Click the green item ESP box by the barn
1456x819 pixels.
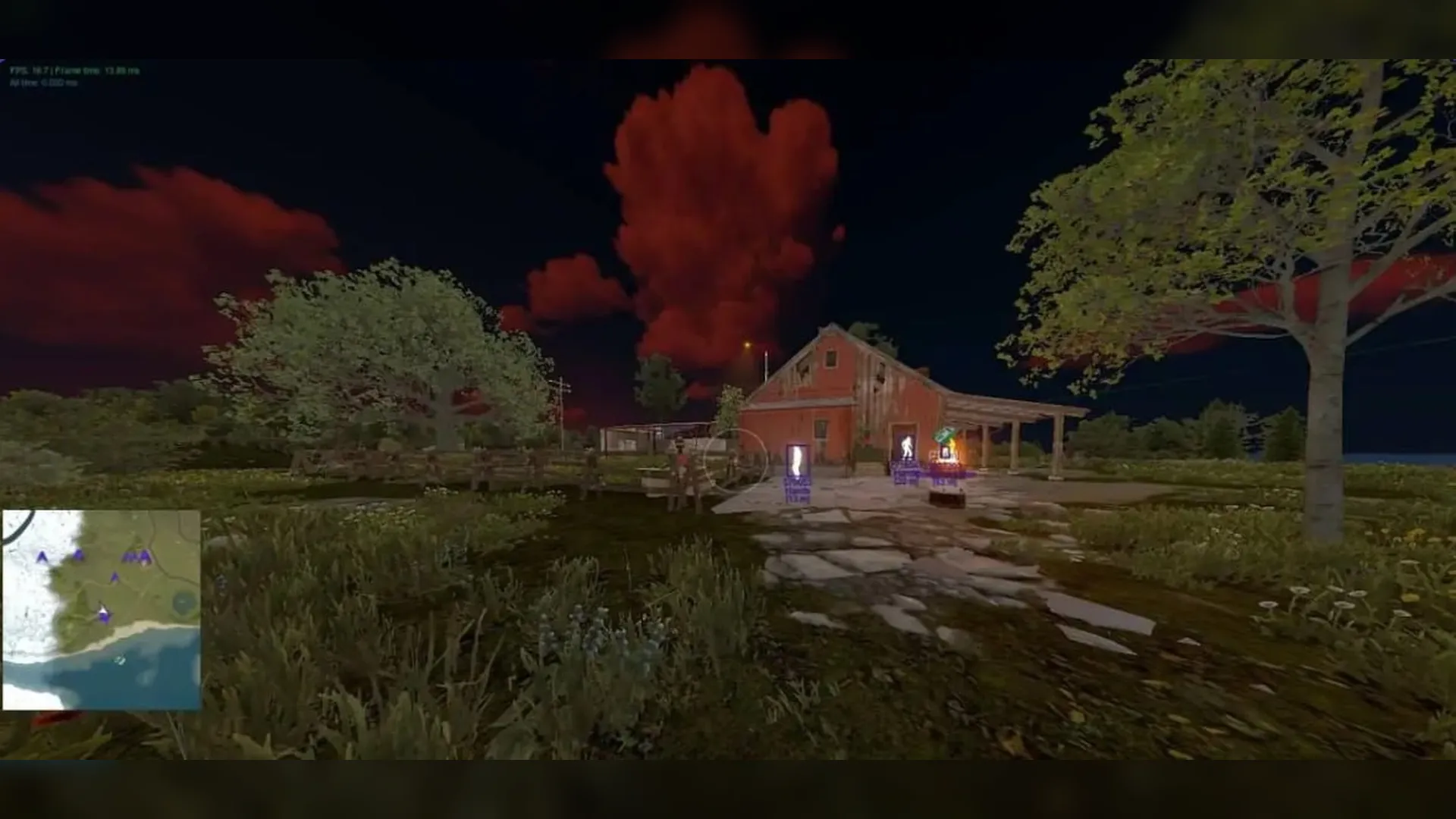(x=943, y=434)
